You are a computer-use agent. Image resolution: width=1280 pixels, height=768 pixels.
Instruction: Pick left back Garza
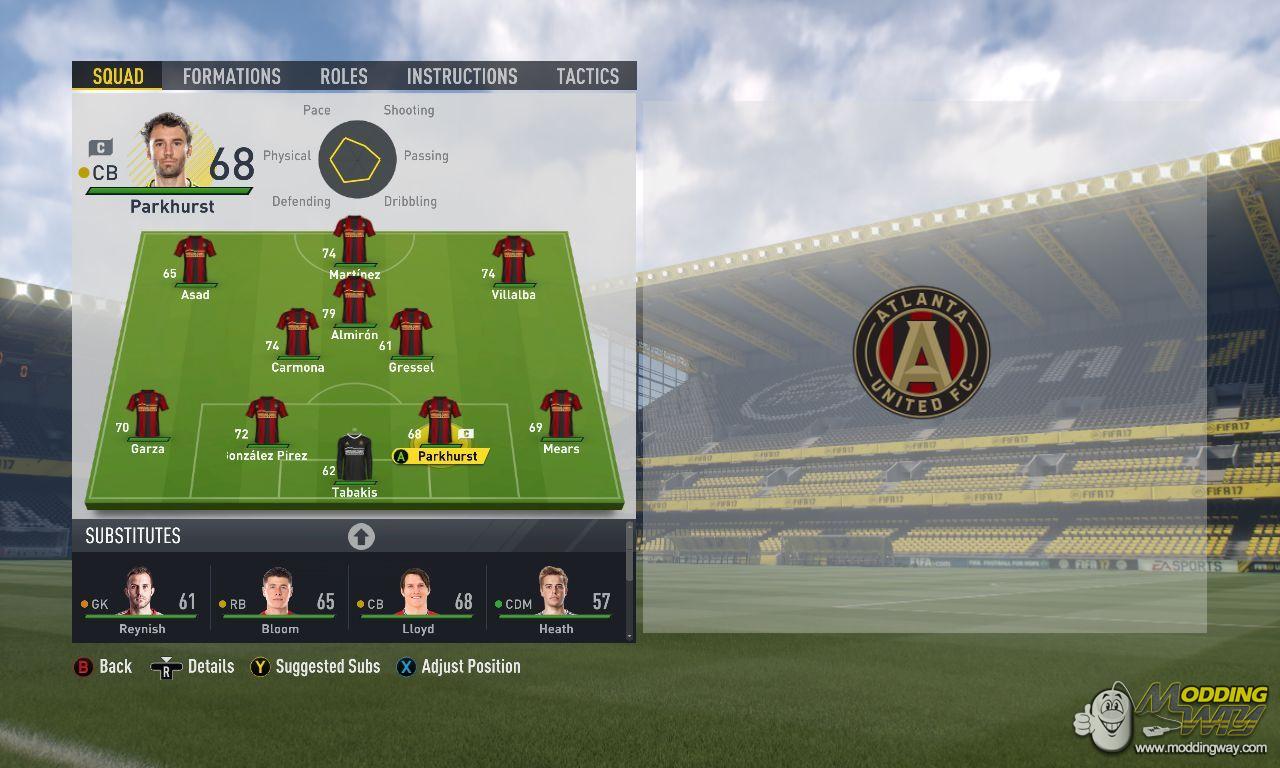pyautogui.click(x=147, y=416)
